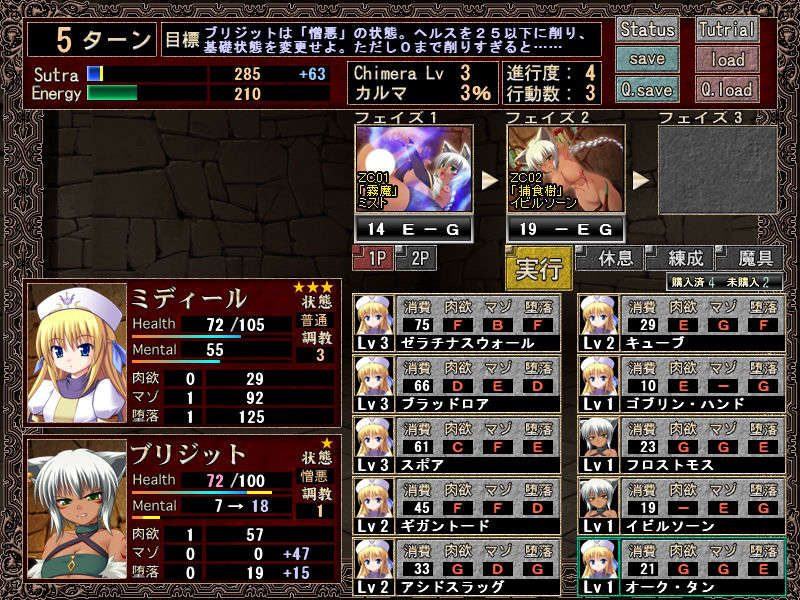
Task: Pick the キューブ monster card
Action: 681,322
